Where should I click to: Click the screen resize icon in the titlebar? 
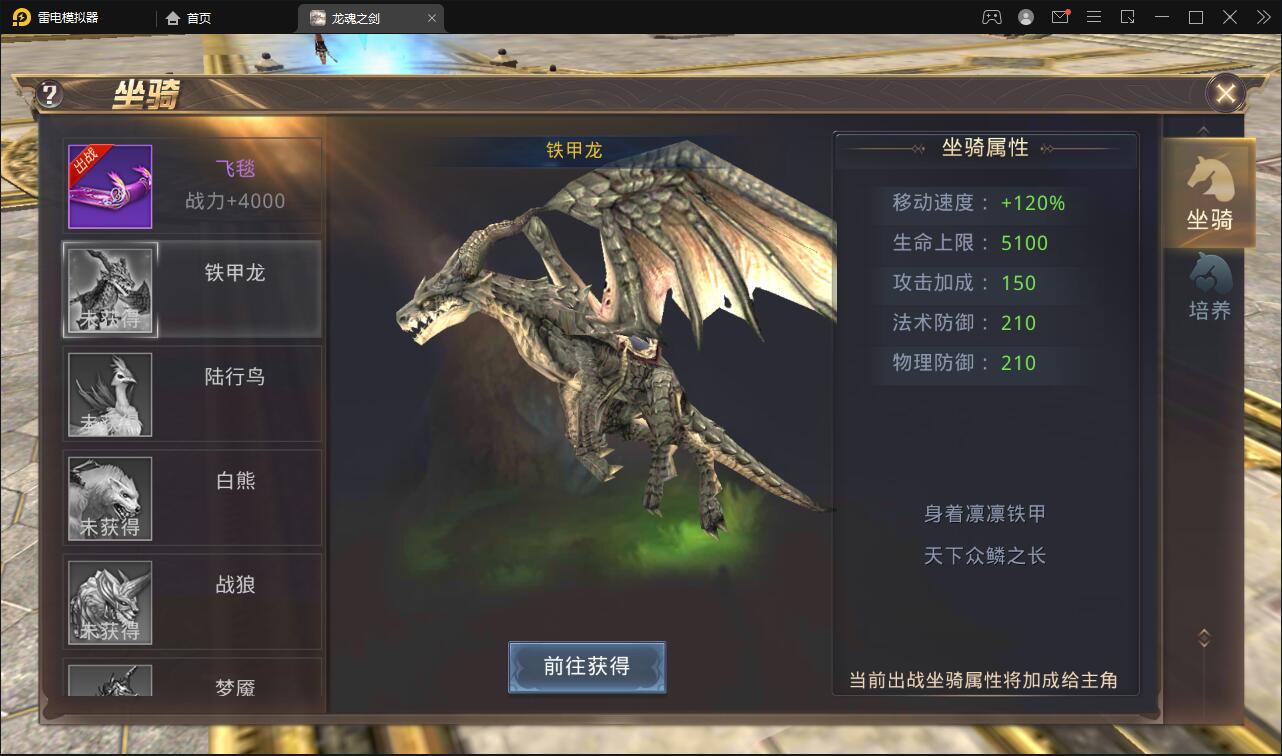(x=1127, y=17)
